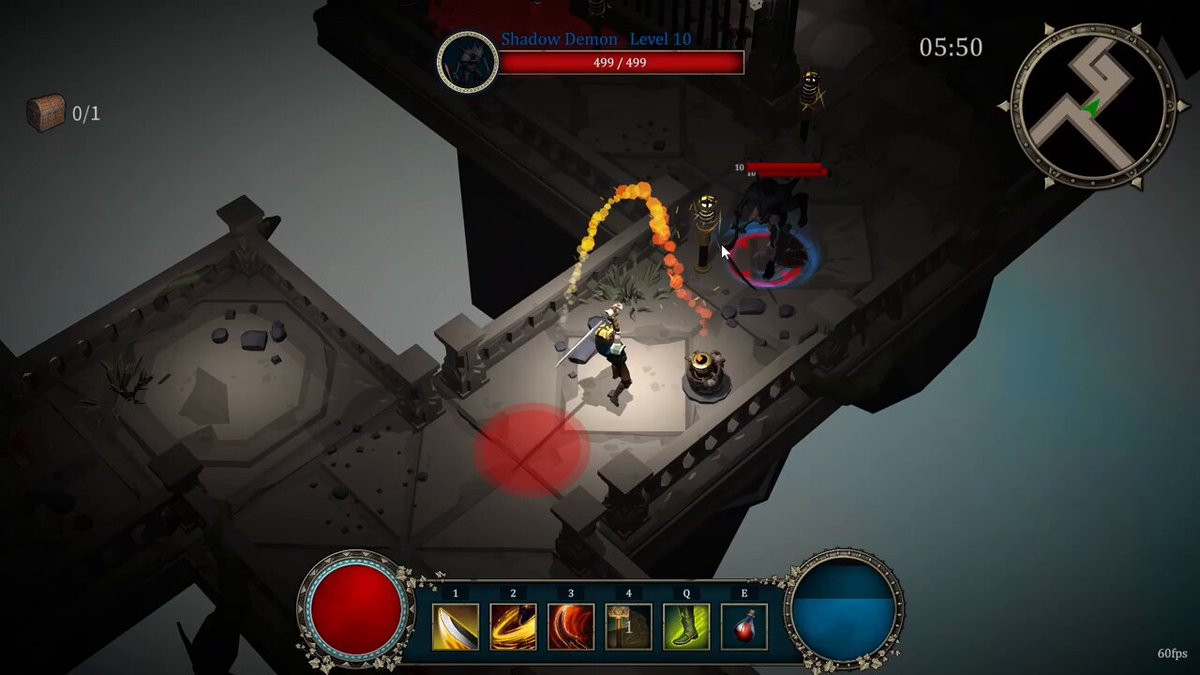Activate the green boot dash skill

tap(686, 627)
